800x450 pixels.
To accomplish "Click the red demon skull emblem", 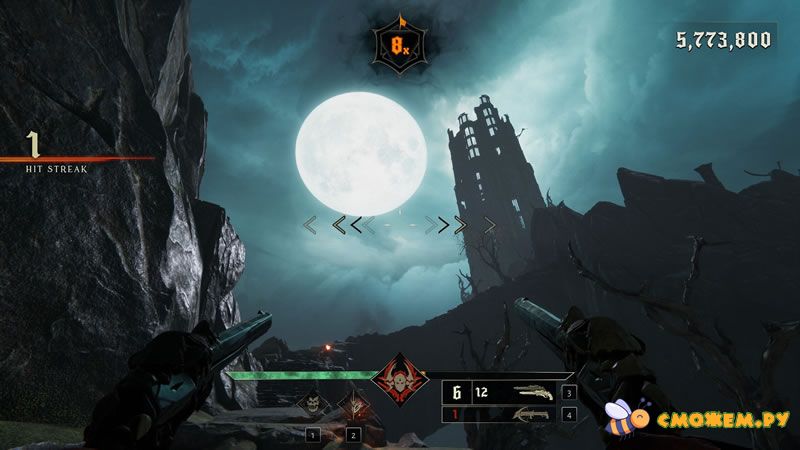I will pos(400,383).
